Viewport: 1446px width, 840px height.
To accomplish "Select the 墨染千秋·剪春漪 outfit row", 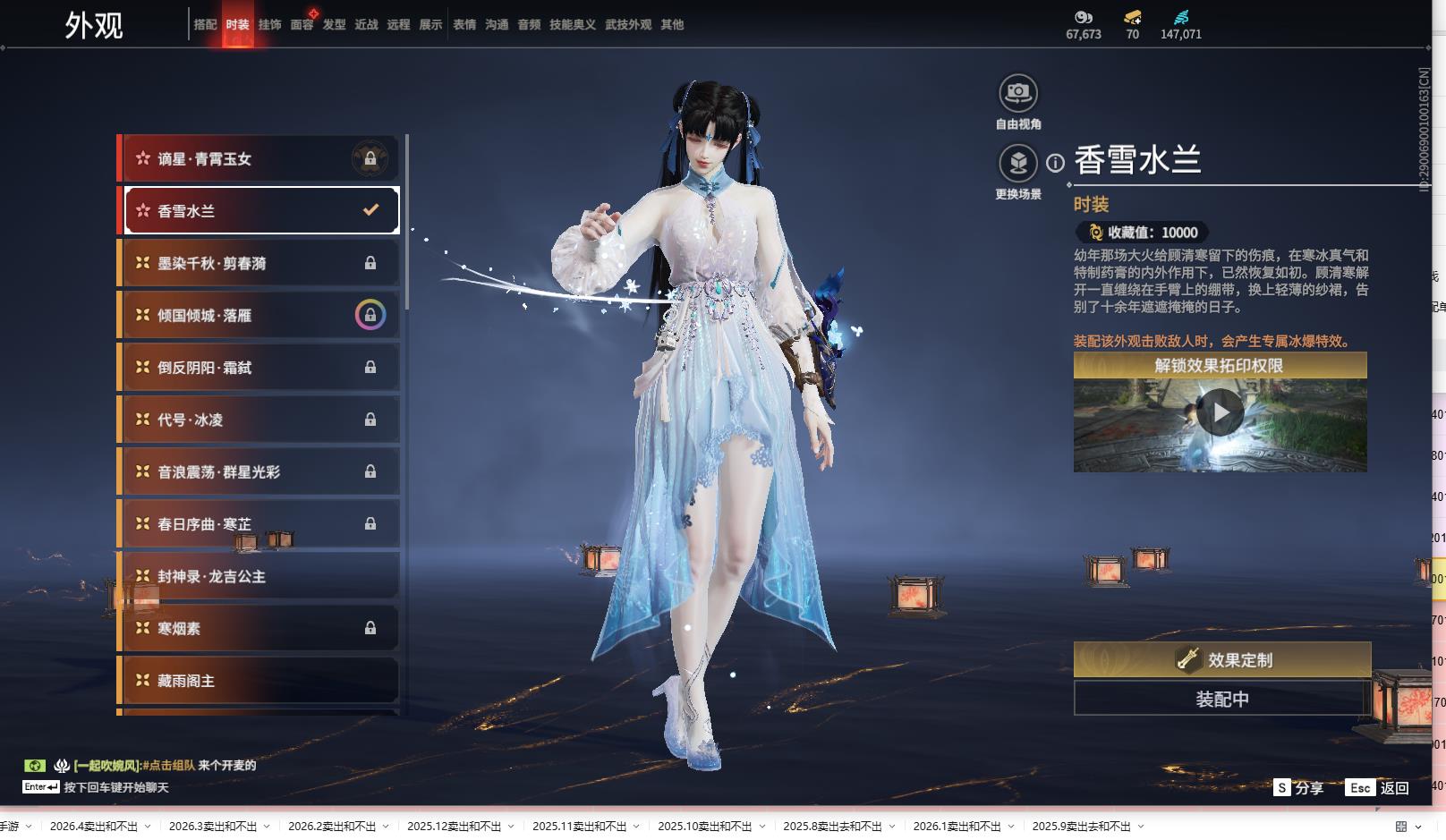I will (x=259, y=263).
